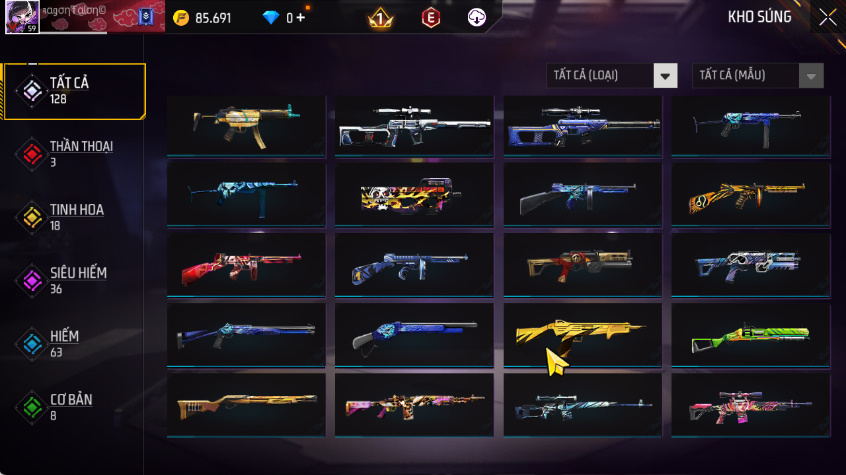
Task: Choose the Cơ Bản rarity tab
Action: point(74,406)
